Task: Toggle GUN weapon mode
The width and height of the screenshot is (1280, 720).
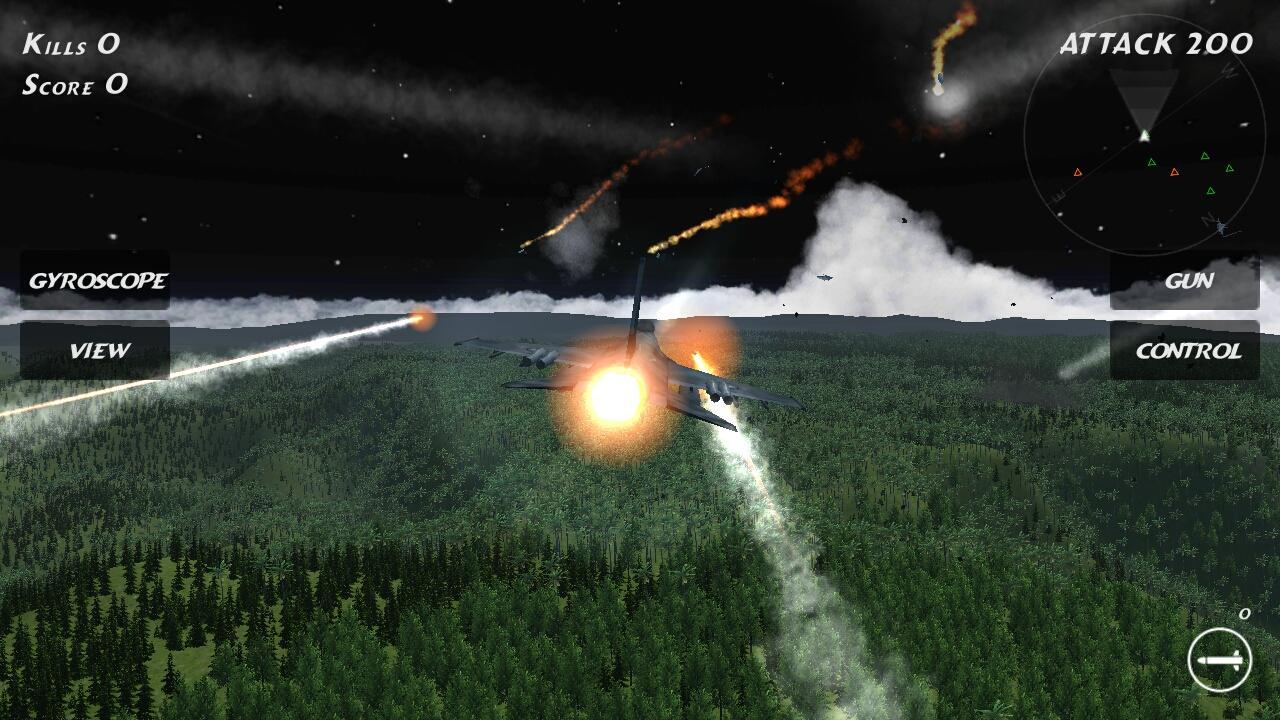Action: click(1189, 281)
